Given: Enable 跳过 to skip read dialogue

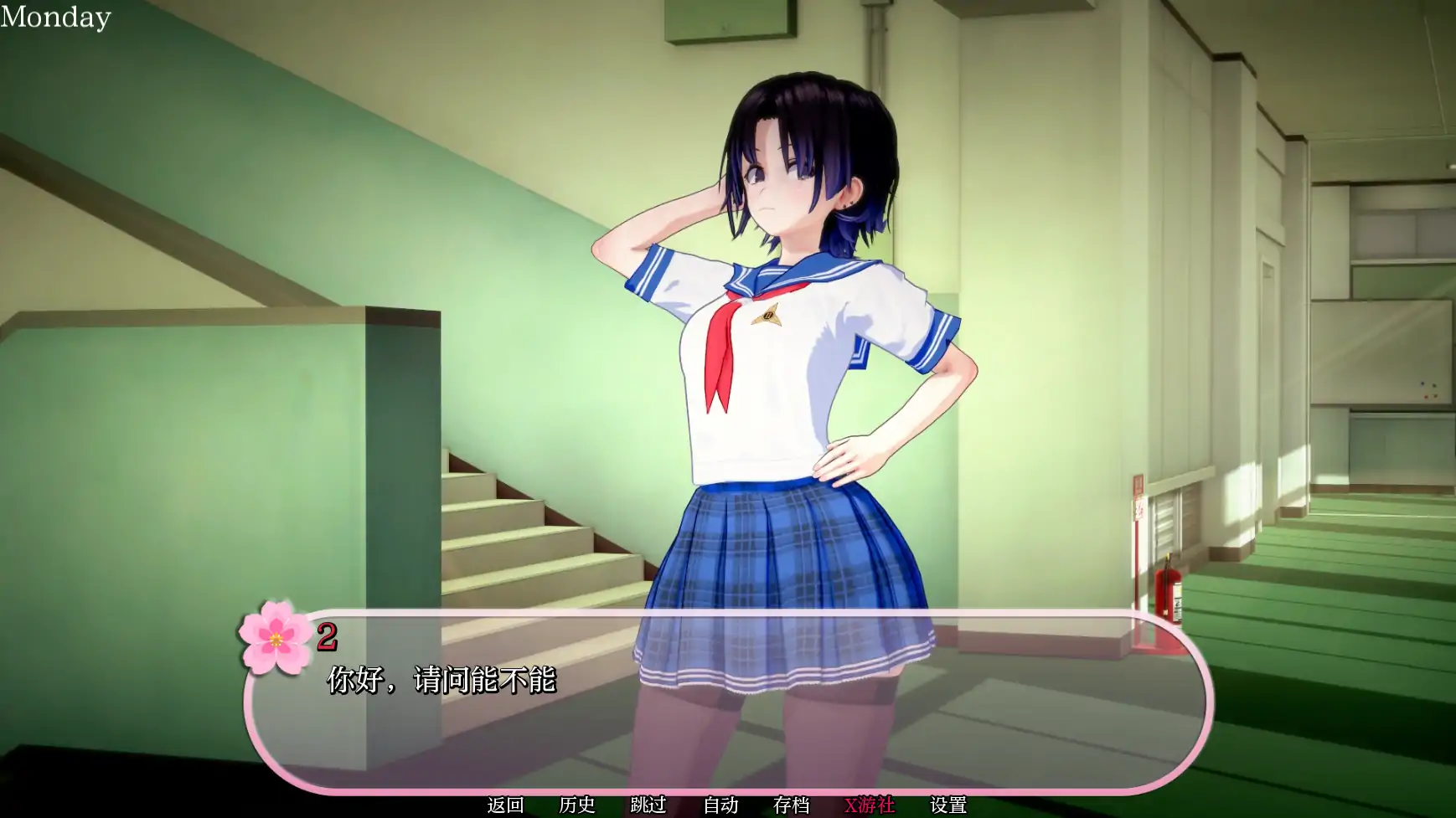Looking at the screenshot, I should click(x=647, y=805).
